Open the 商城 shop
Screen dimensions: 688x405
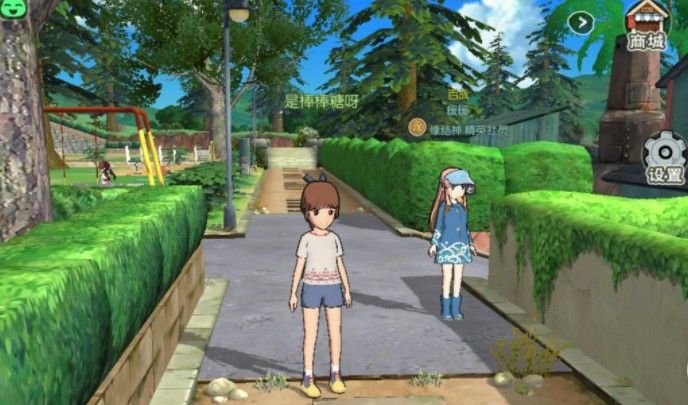647,25
